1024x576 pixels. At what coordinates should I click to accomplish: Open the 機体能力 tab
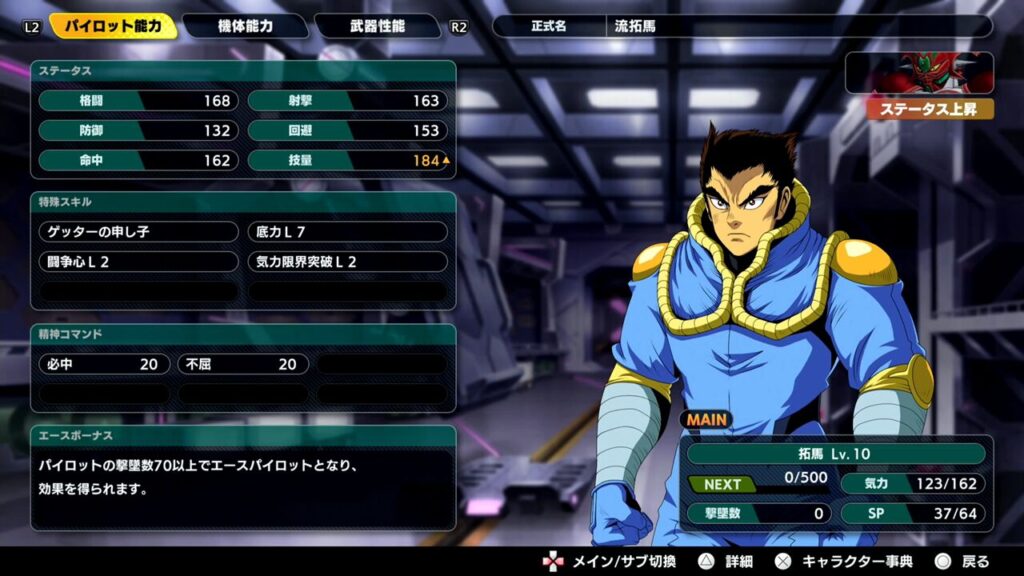click(x=245, y=26)
